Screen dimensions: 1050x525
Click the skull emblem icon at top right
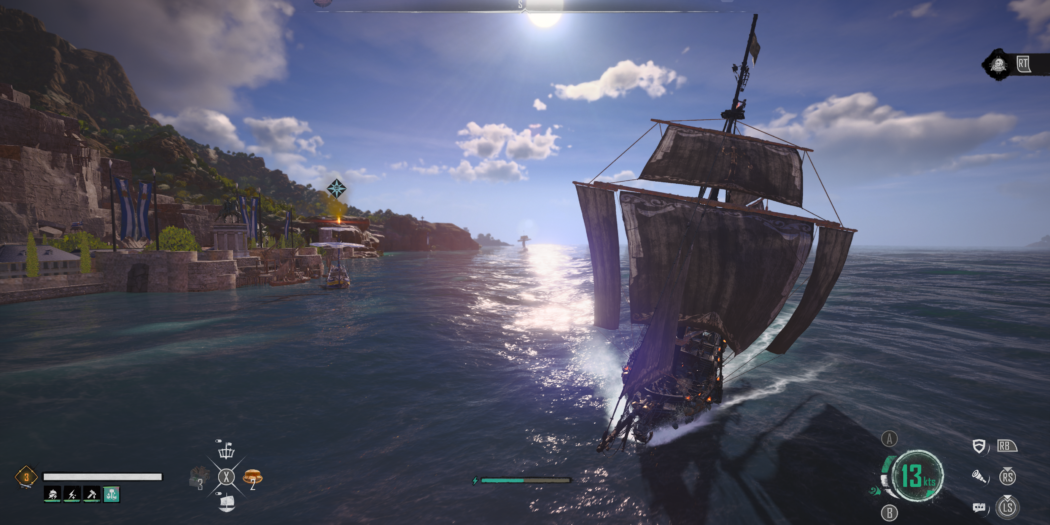tap(998, 65)
